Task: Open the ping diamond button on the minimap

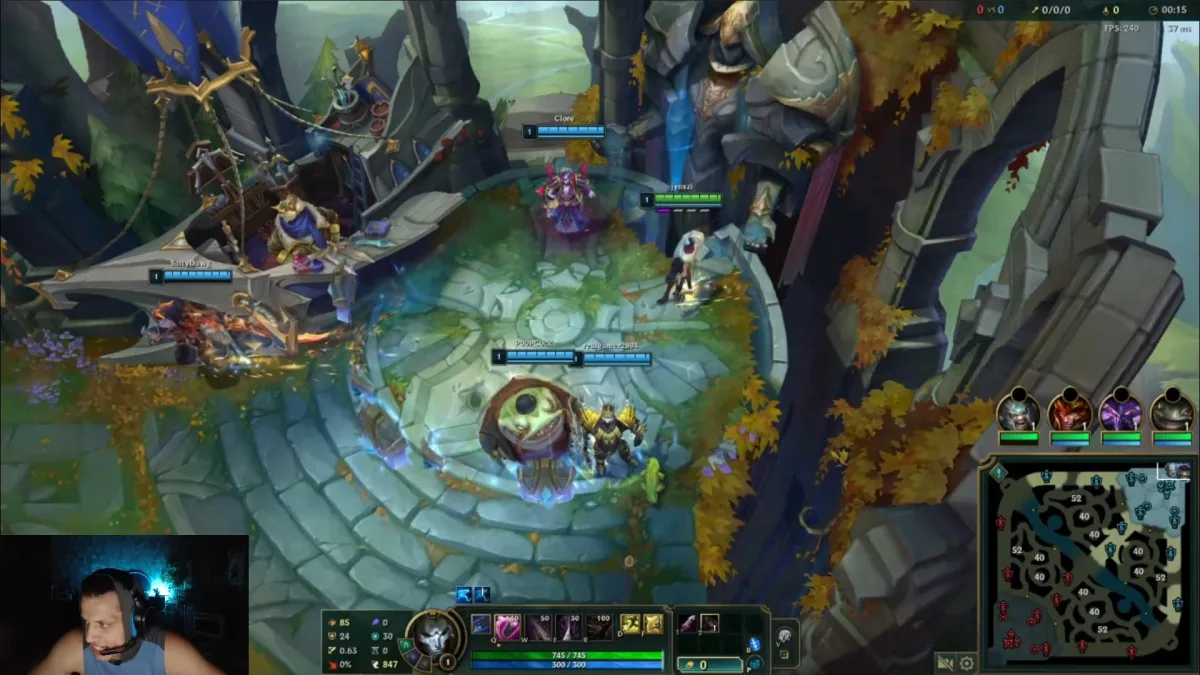Action: tap(997, 472)
